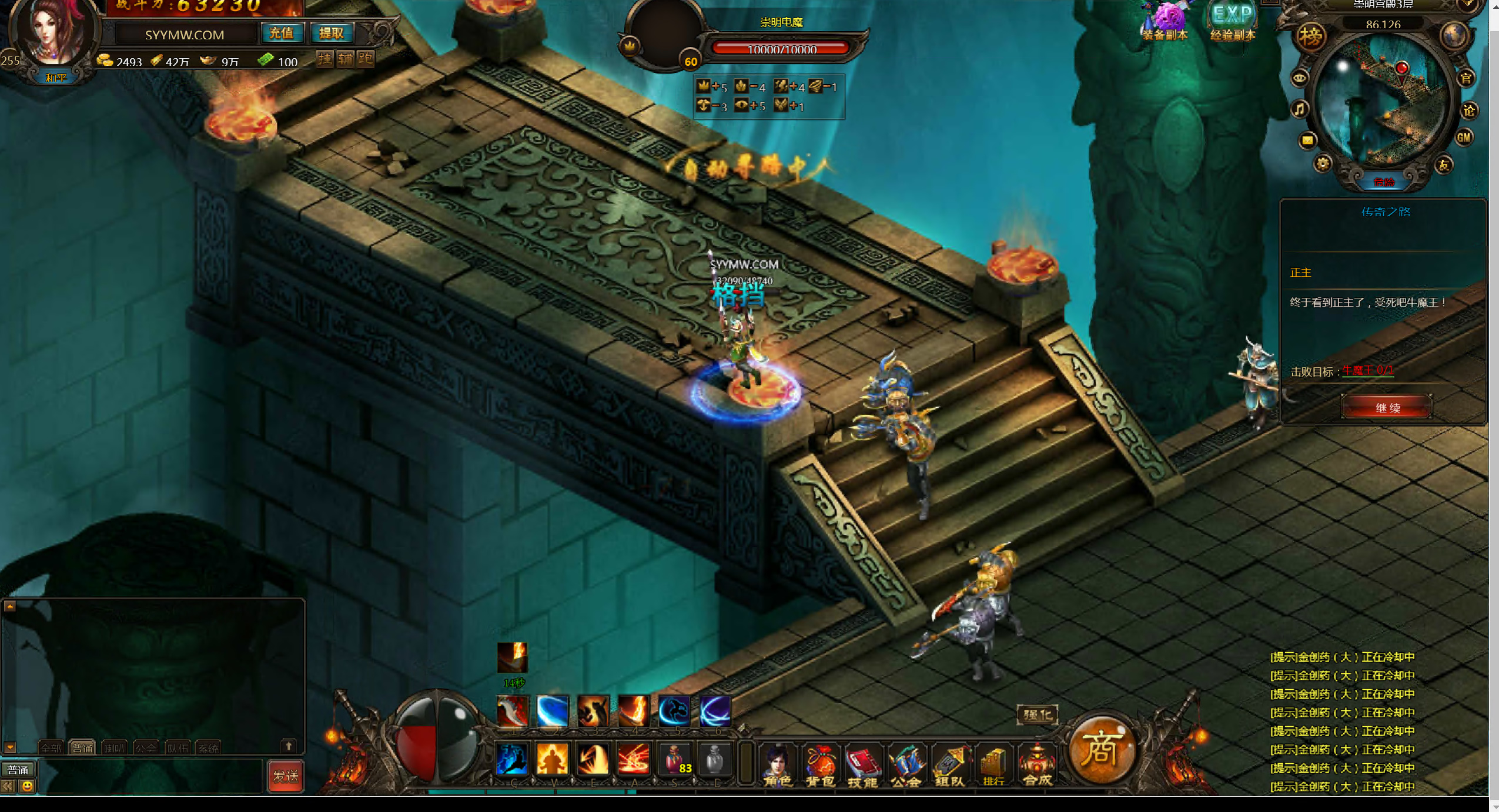The width and height of the screenshot is (1499, 812).
Task: Click the 强化 enhance button
Action: point(1037,714)
